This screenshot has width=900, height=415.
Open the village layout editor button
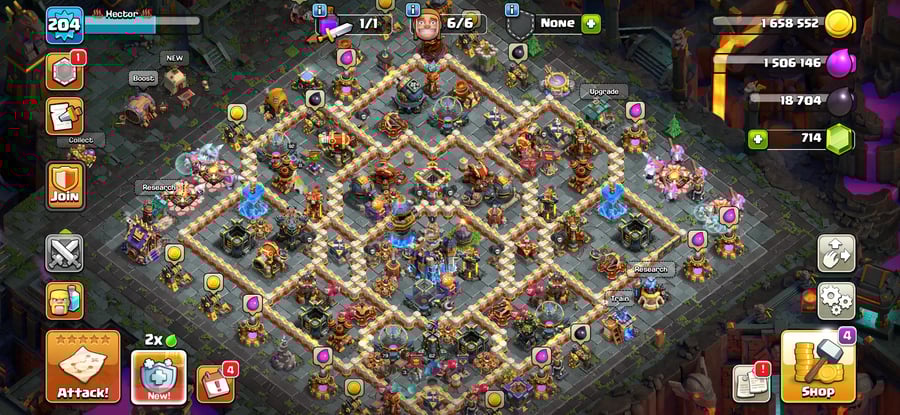(x=835, y=253)
